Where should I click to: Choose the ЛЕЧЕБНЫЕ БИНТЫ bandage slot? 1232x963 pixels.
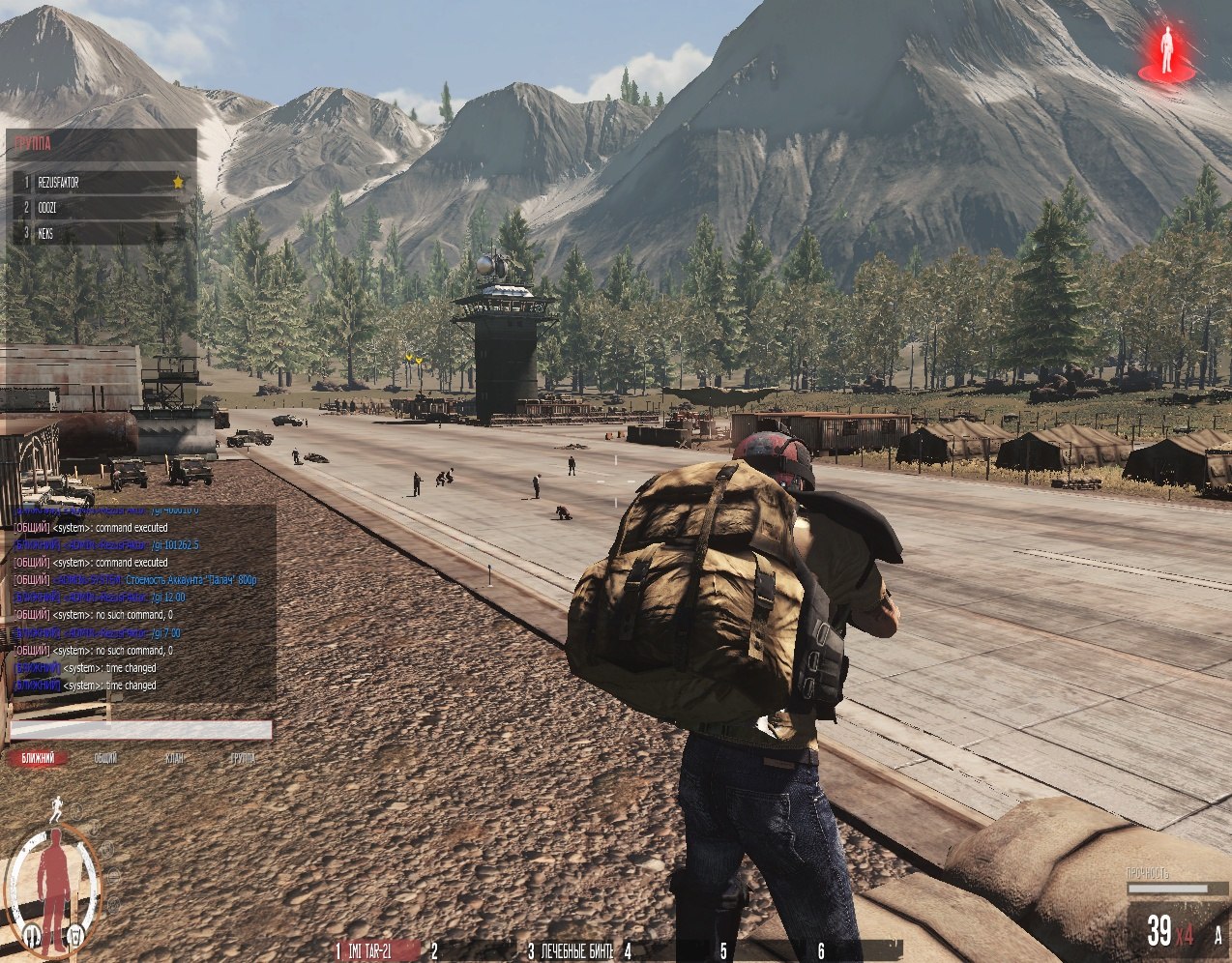tap(571, 951)
